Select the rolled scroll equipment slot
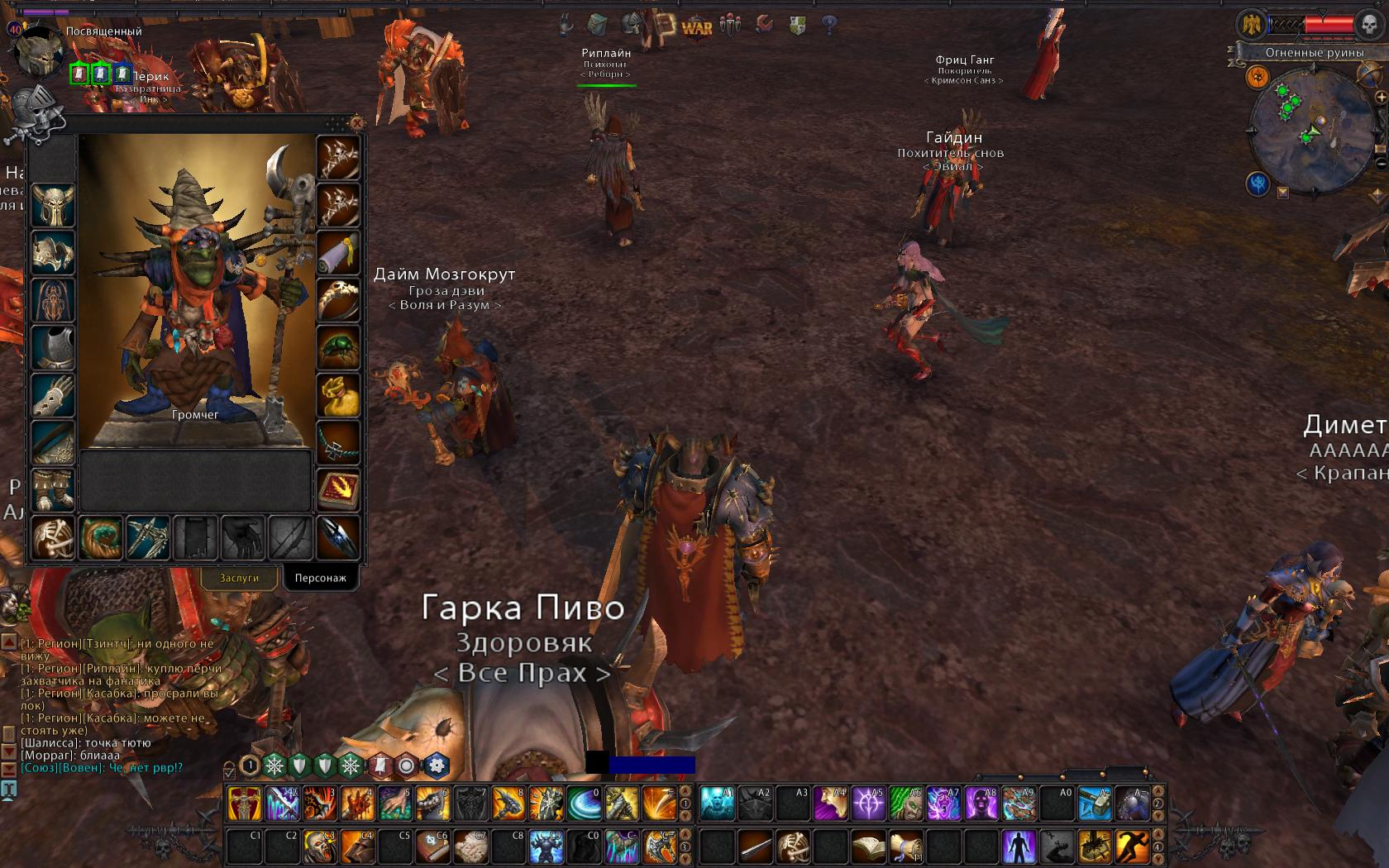 click(338, 251)
